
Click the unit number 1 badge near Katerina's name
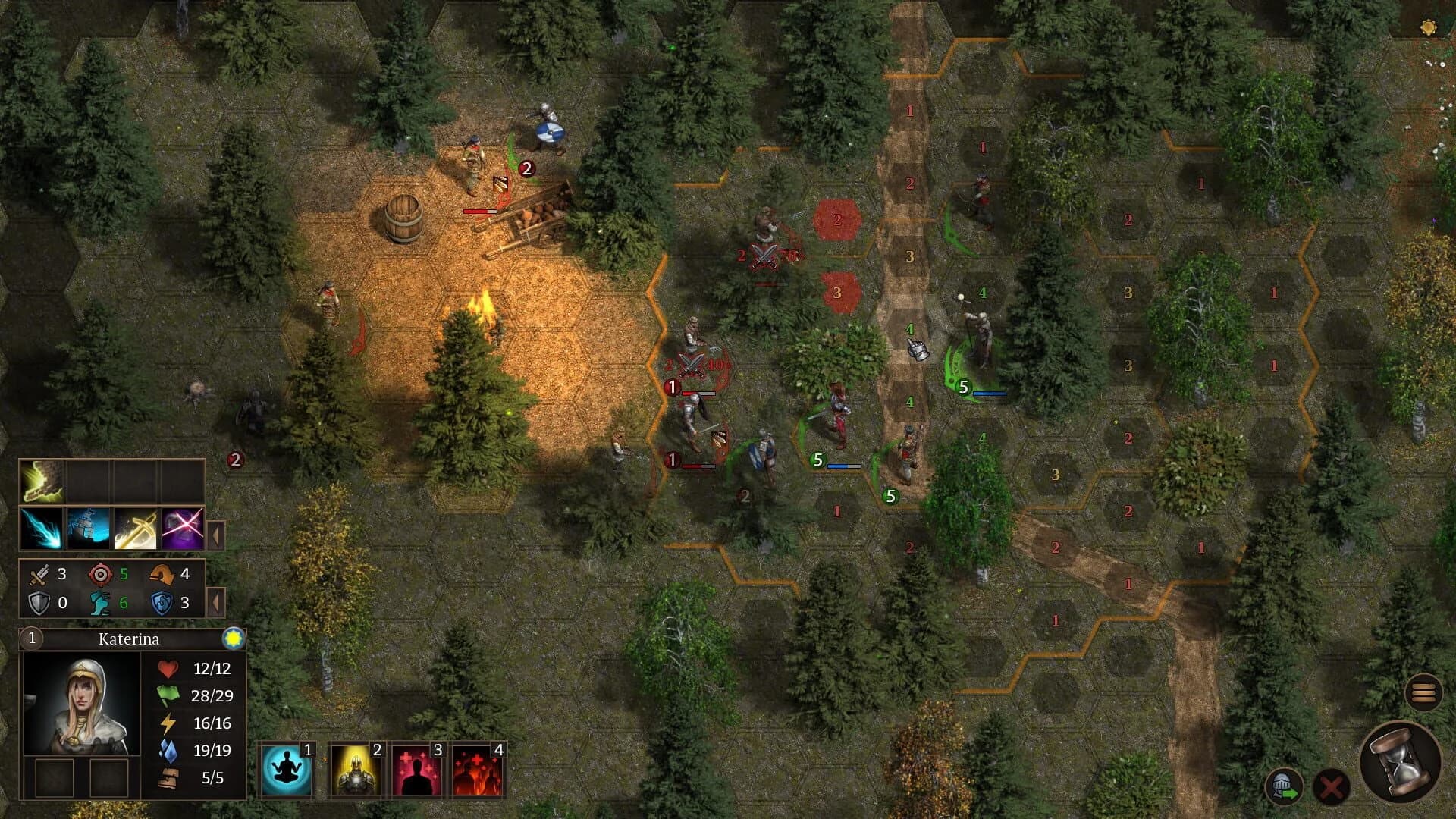coord(30,639)
